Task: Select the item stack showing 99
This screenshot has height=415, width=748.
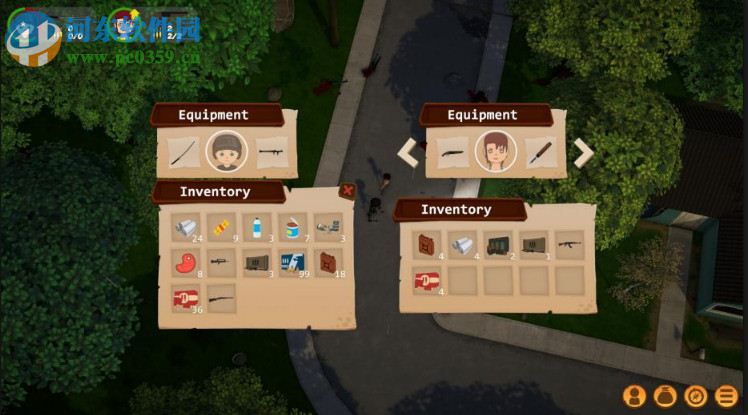Action: pos(293,263)
